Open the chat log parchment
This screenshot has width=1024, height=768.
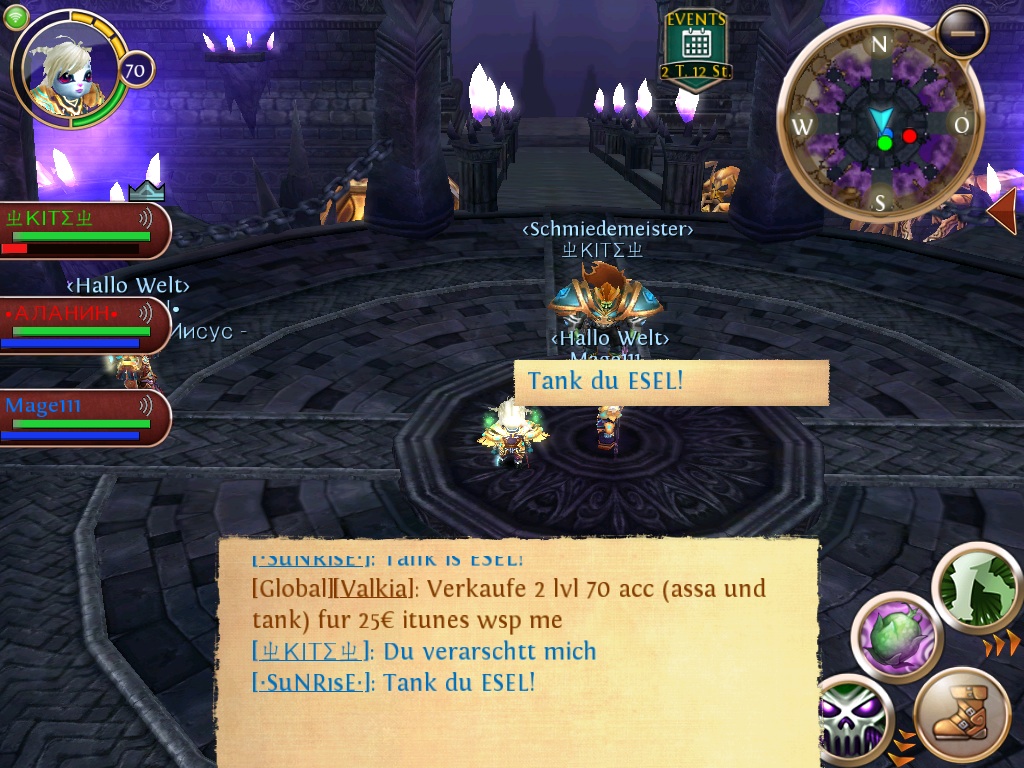click(518, 652)
